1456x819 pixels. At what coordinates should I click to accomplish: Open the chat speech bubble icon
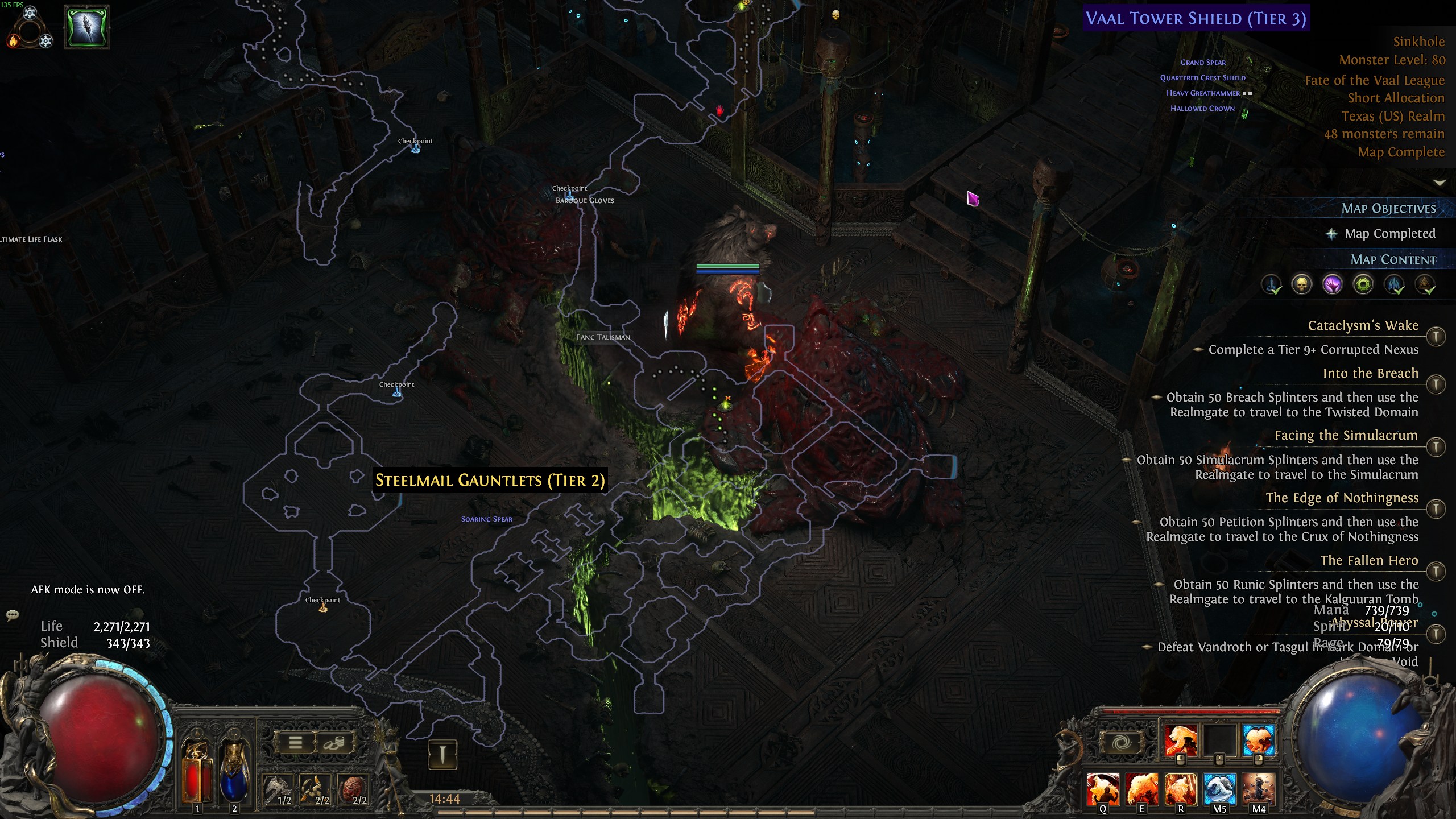(x=13, y=615)
